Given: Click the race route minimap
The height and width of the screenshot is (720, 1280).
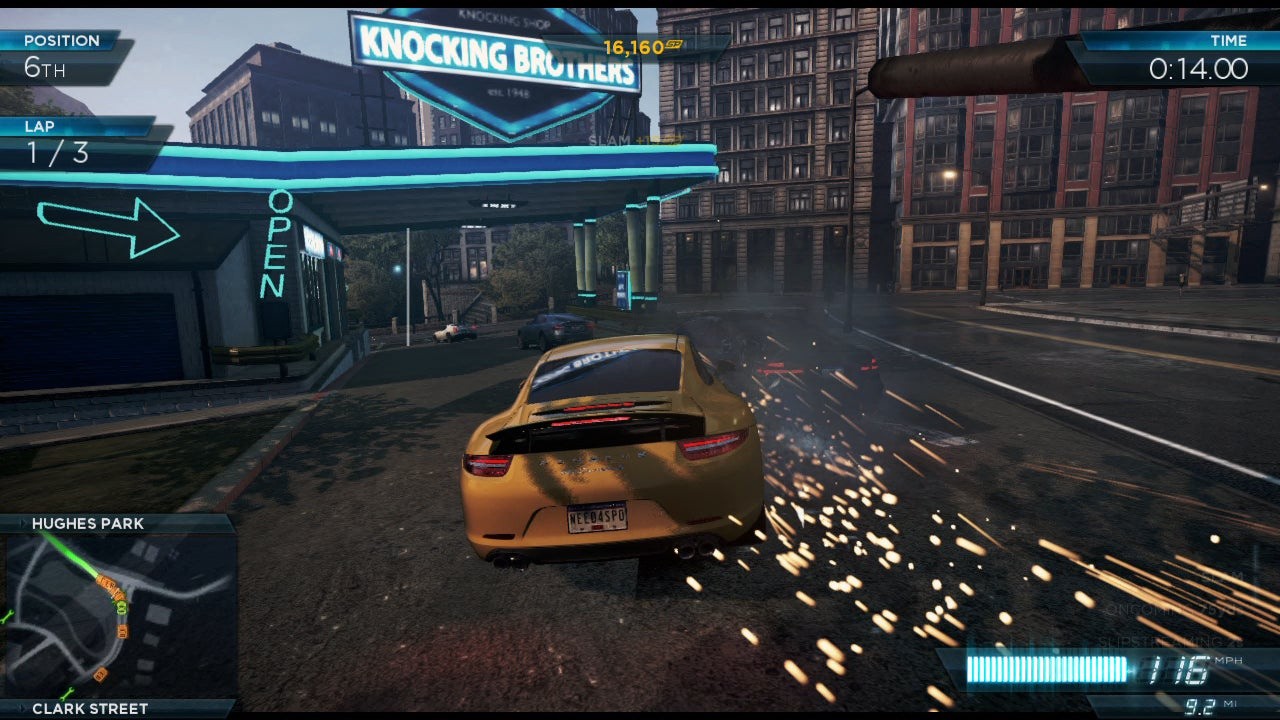Looking at the screenshot, I should click(x=118, y=616).
